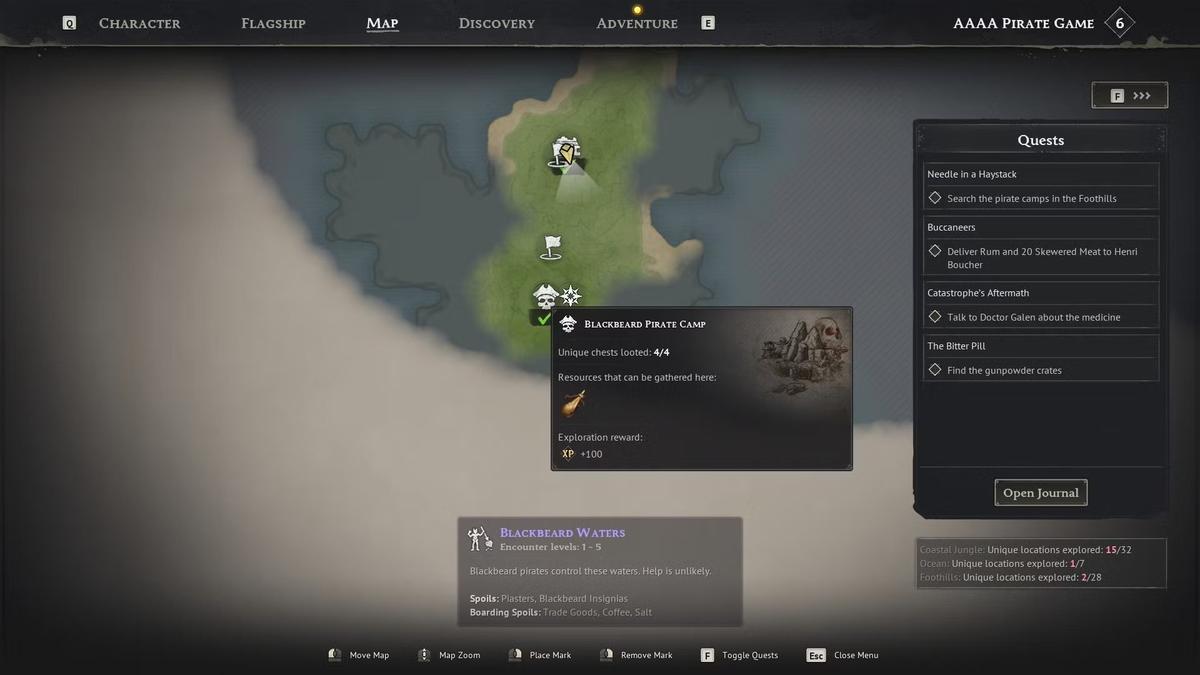
Task: Go to the Discovery tab
Action: [496, 23]
